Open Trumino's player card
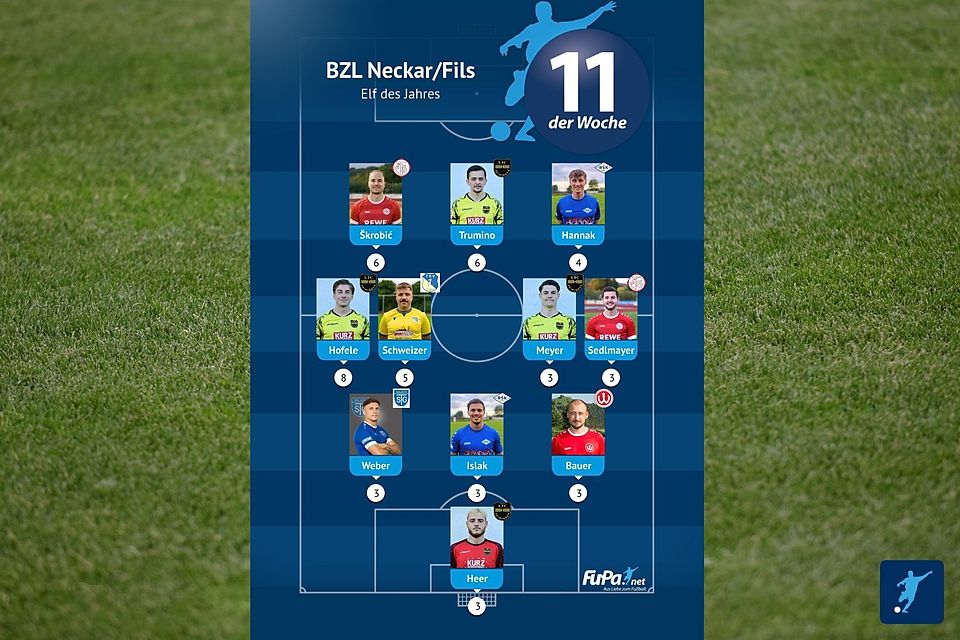 click(476, 203)
